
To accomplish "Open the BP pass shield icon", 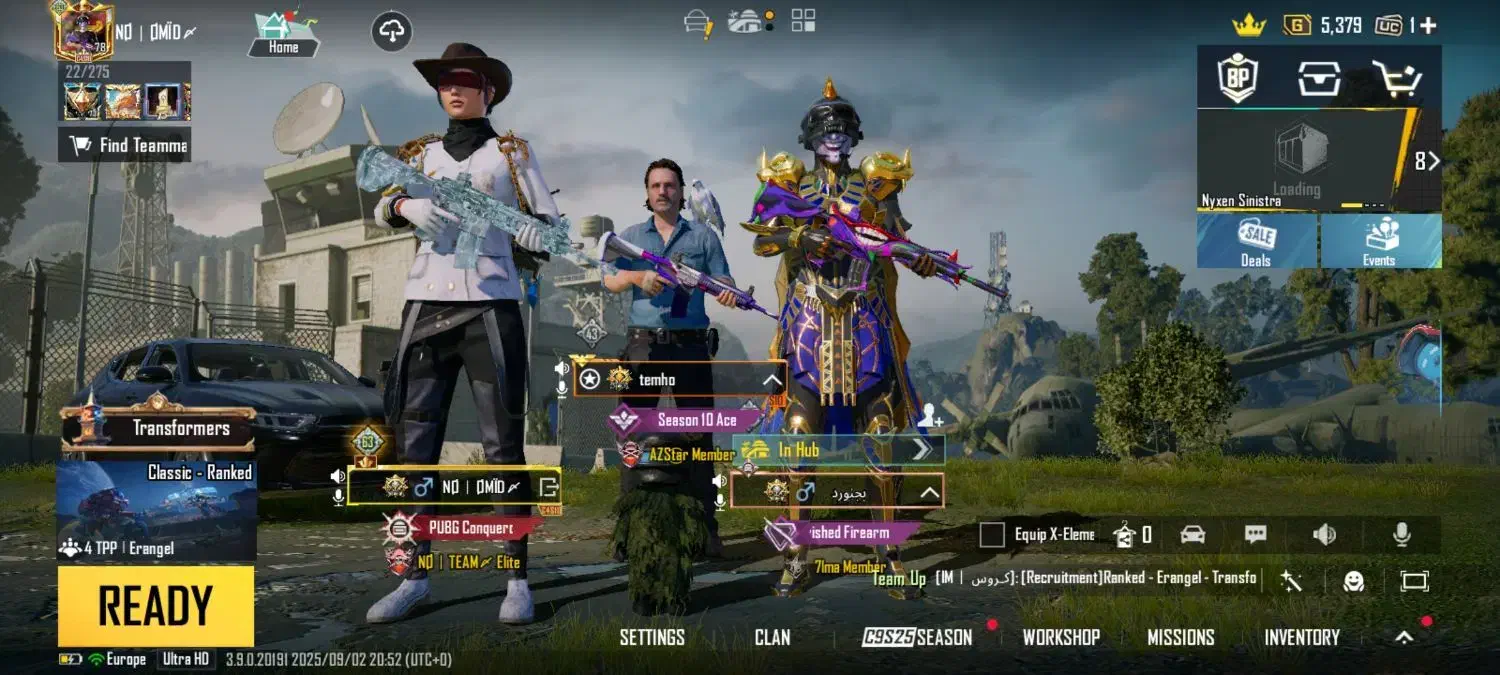I will [1237, 78].
